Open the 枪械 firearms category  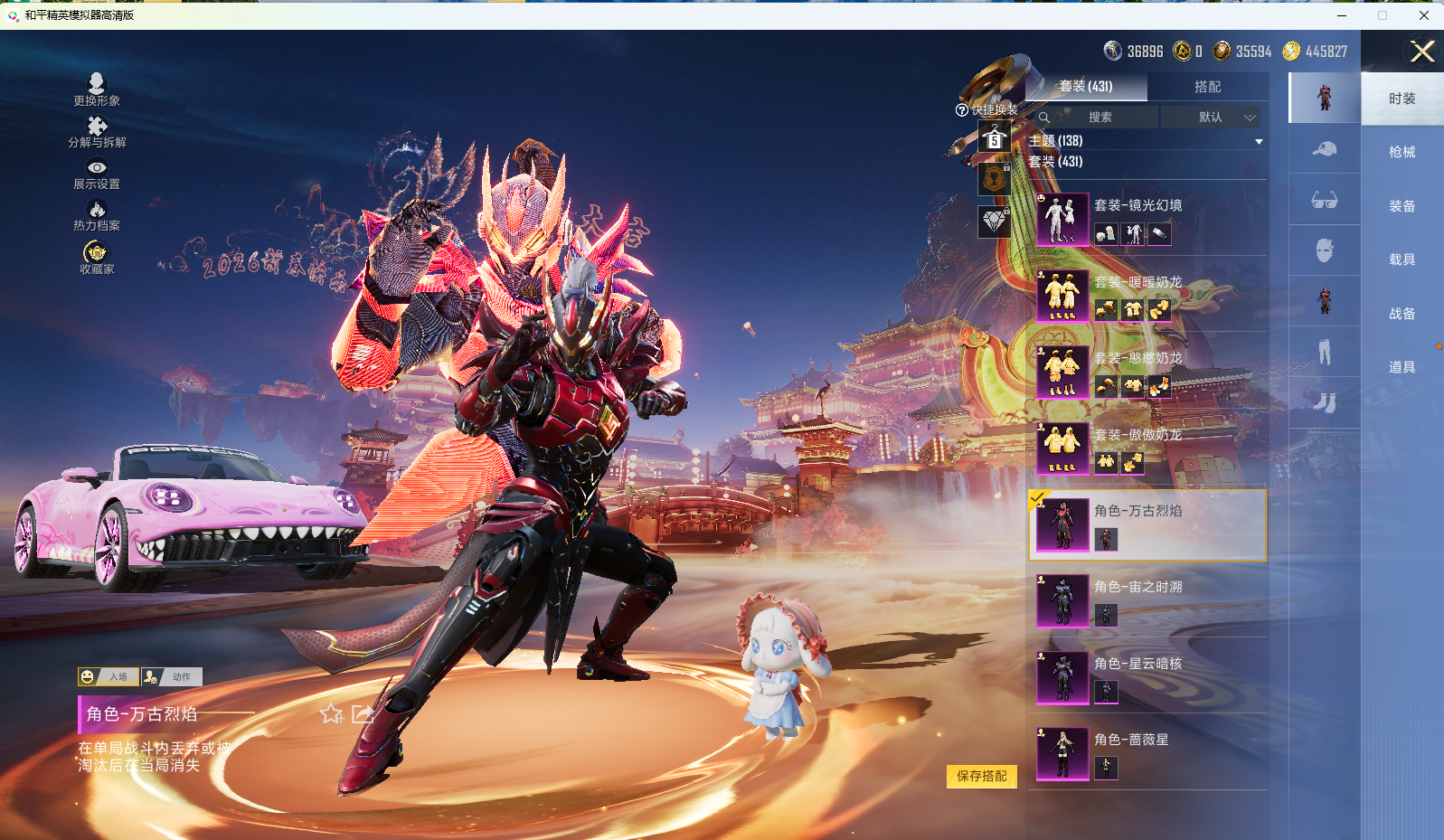pos(1402,152)
